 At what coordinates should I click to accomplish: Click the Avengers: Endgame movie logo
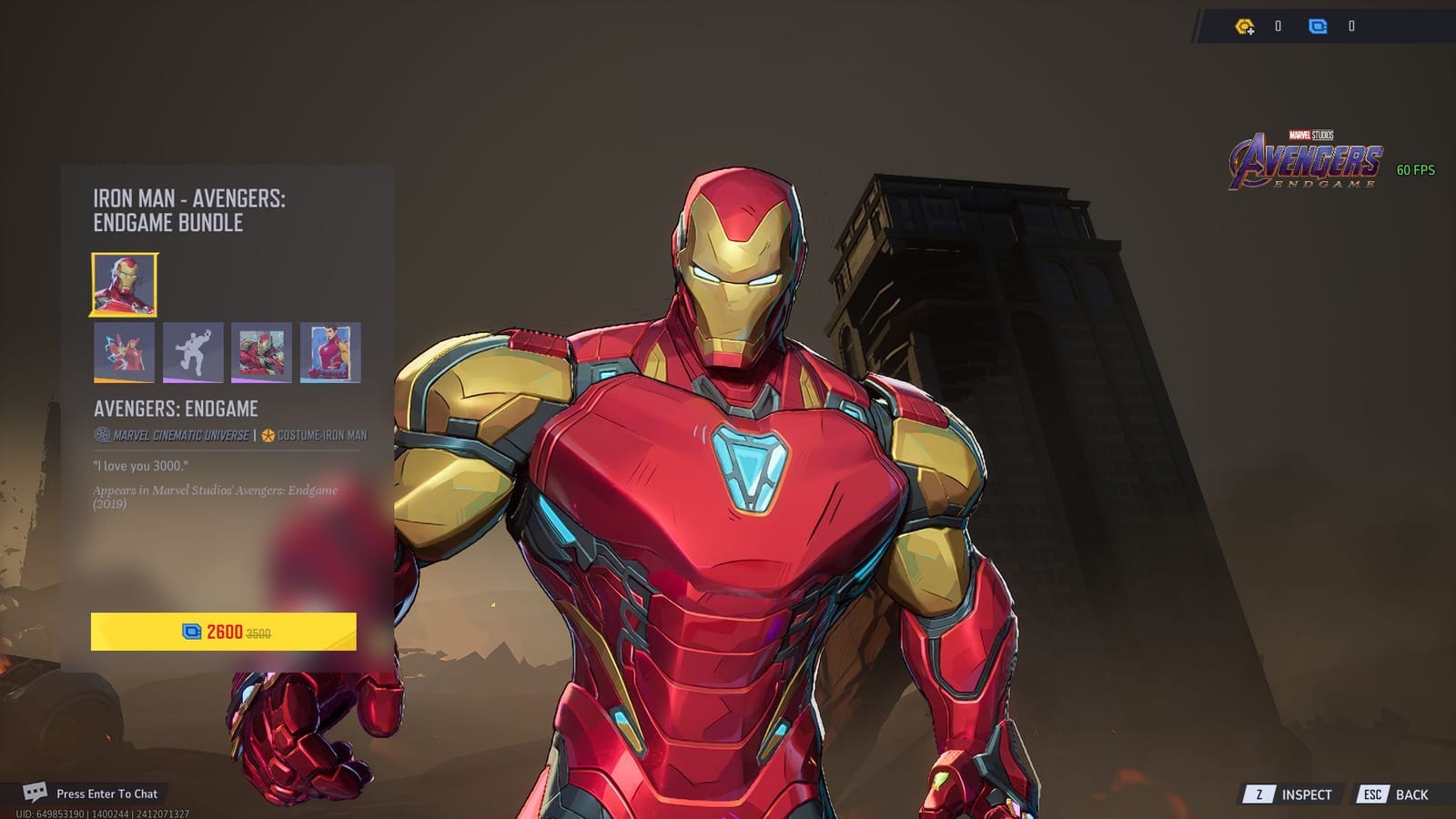pyautogui.click(x=1309, y=159)
